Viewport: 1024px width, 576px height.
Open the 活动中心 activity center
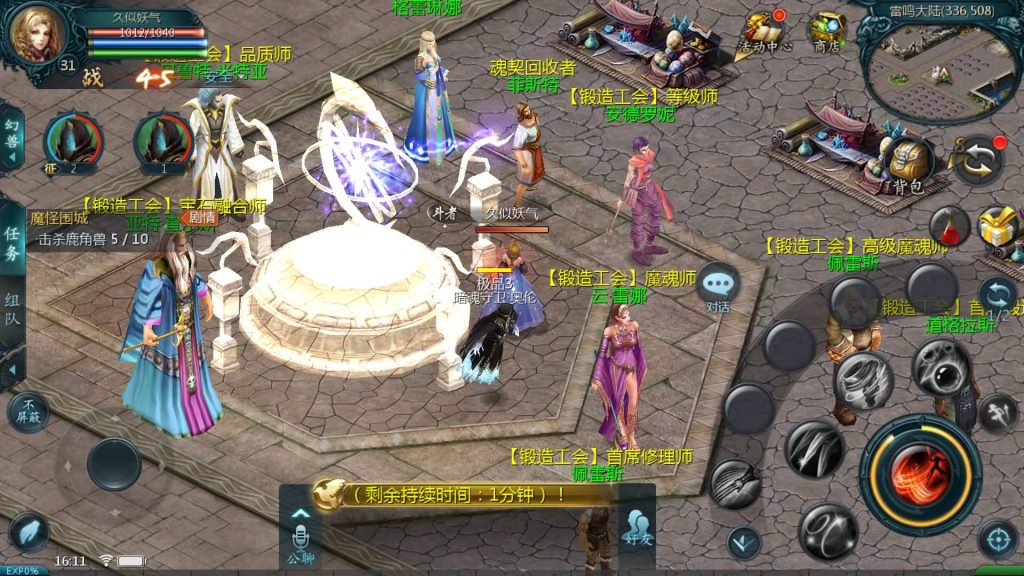tap(764, 32)
